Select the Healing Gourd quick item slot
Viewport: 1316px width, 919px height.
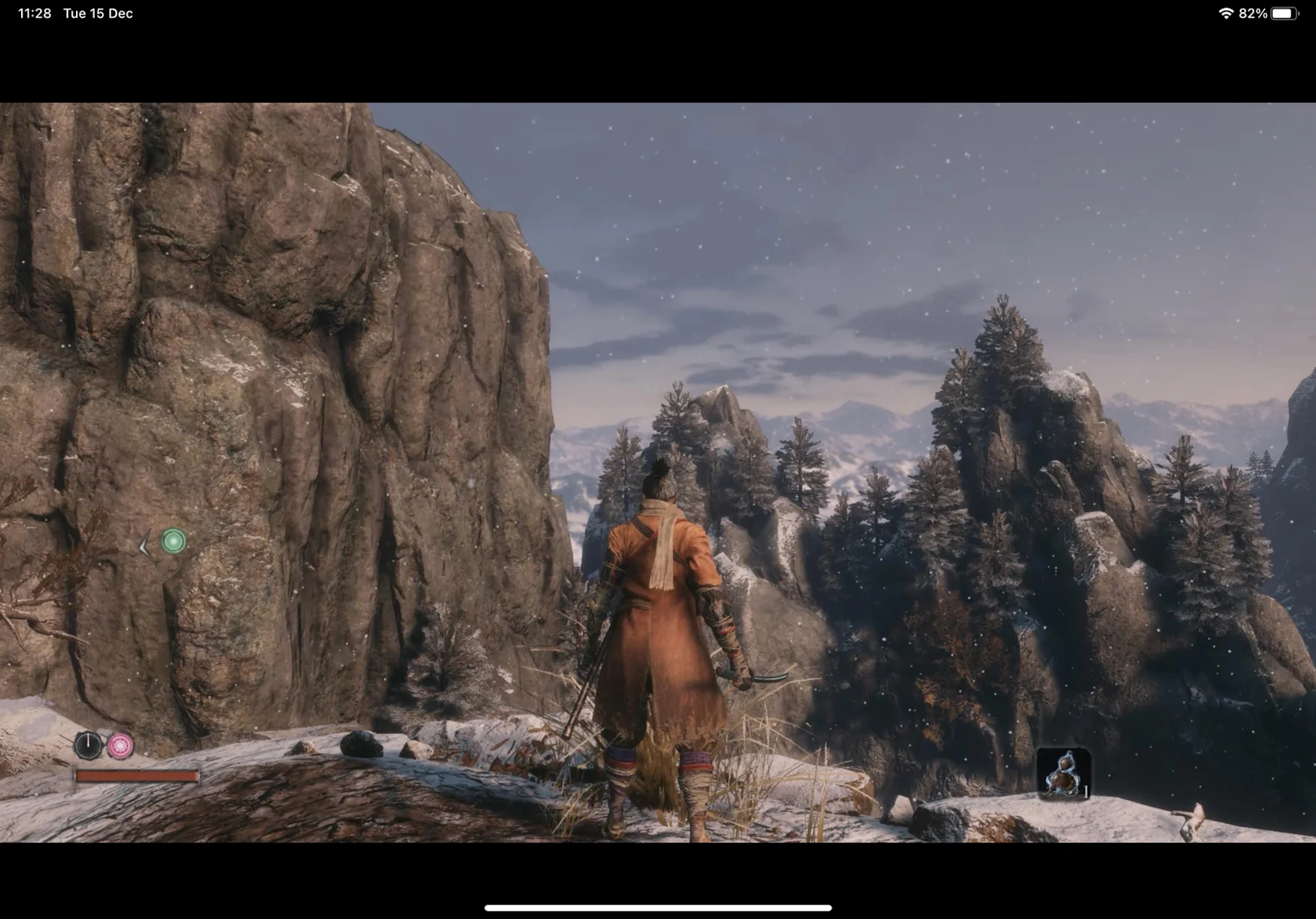point(1063,773)
